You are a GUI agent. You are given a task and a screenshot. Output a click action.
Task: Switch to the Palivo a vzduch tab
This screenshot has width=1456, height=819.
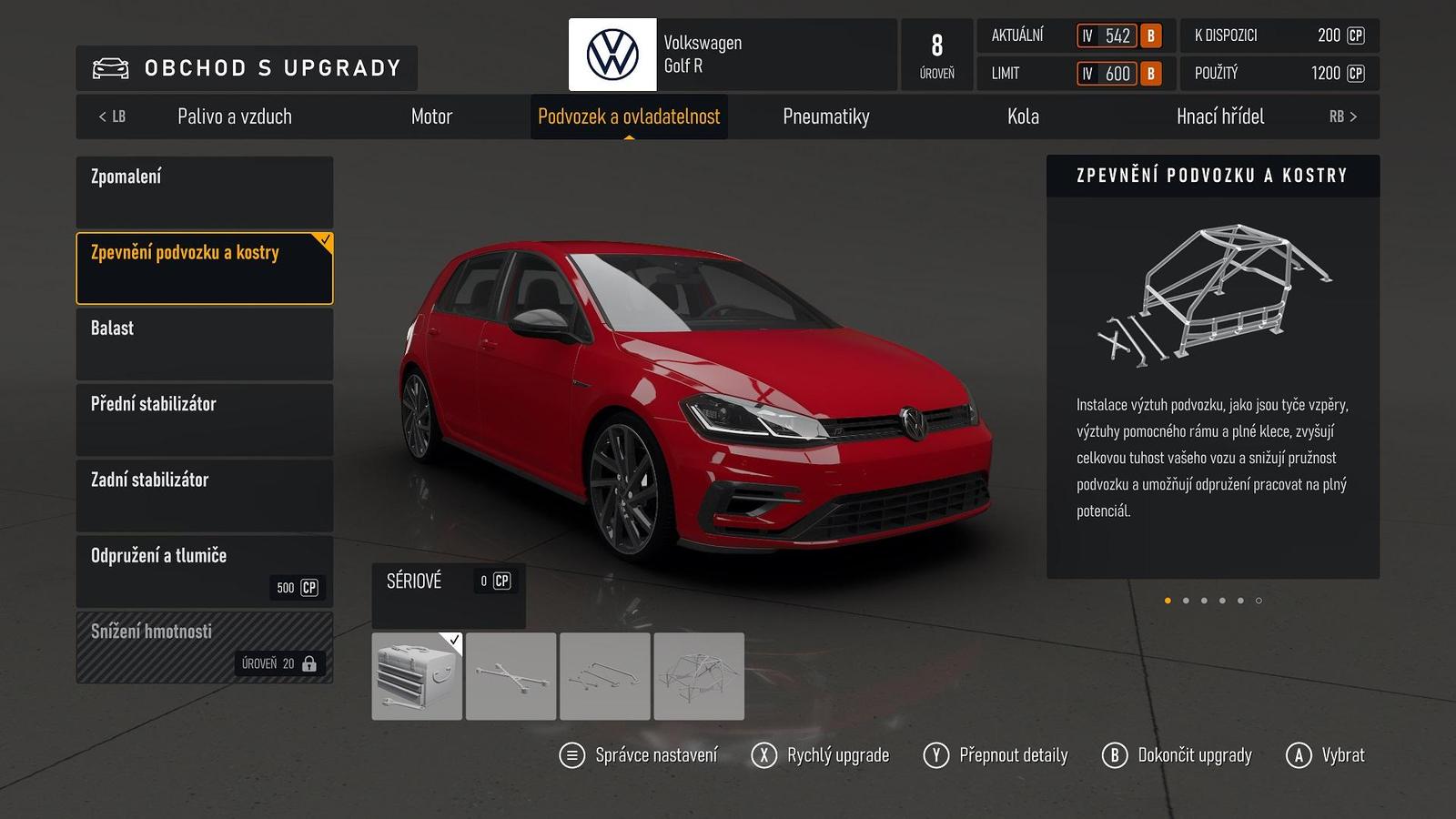(235, 116)
